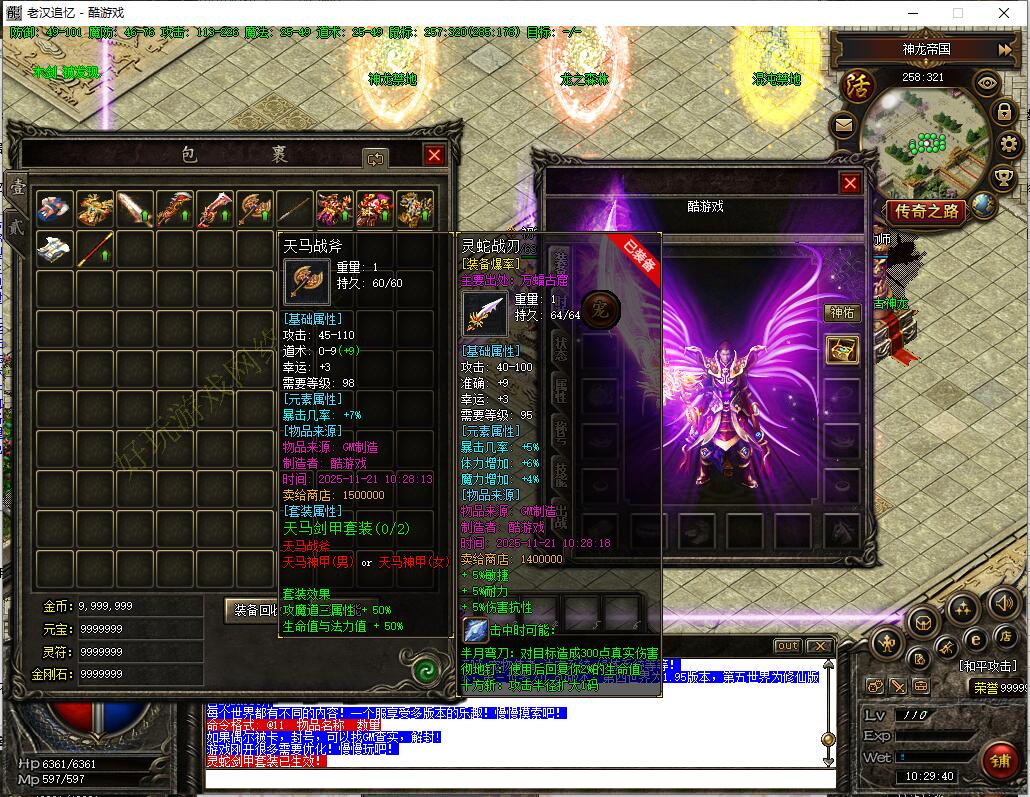The image size is (1030, 797).
Task: Close the 包裹 inventory window
Action: (434, 155)
